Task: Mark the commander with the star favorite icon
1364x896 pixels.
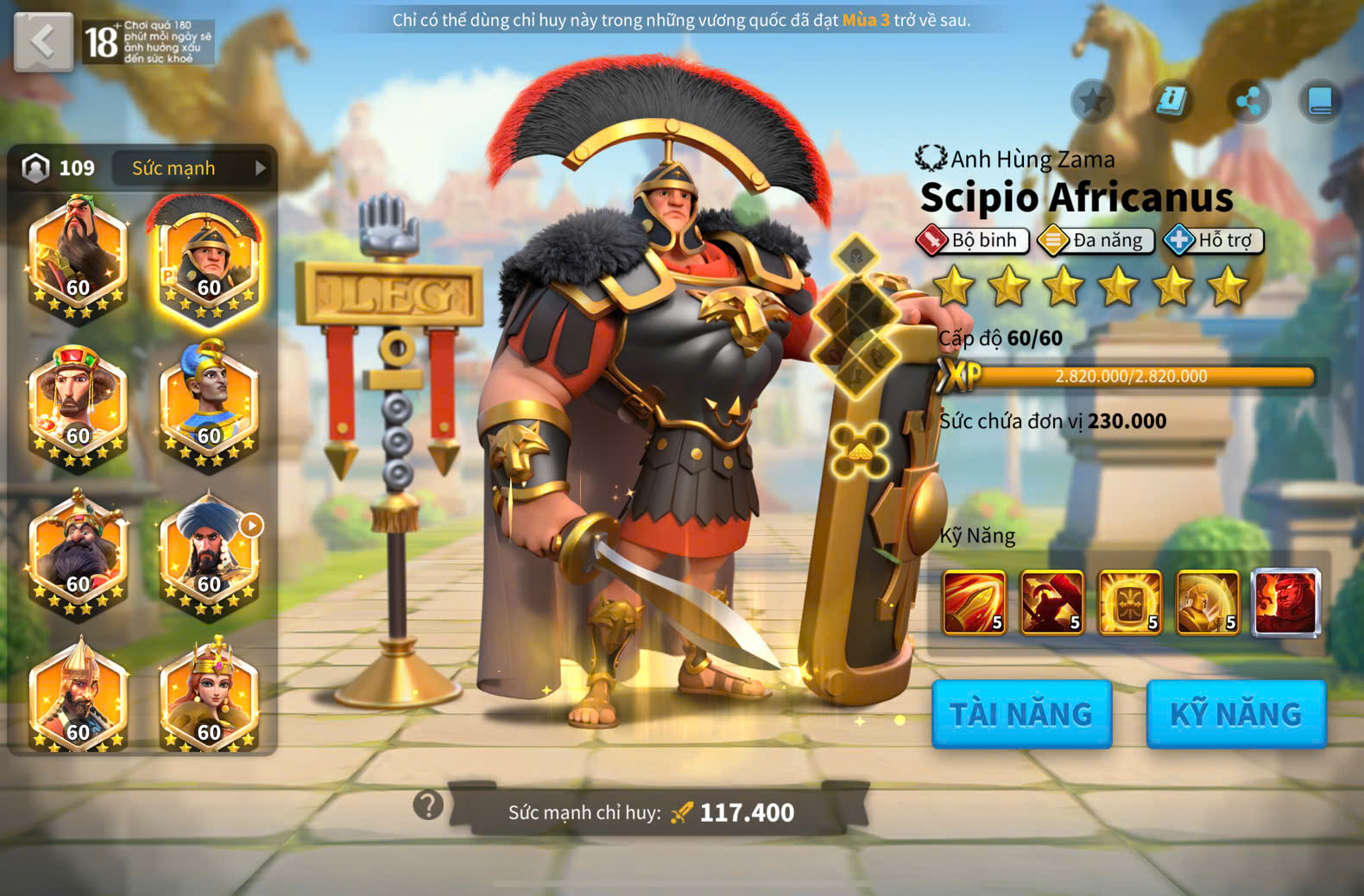Action: (1092, 102)
